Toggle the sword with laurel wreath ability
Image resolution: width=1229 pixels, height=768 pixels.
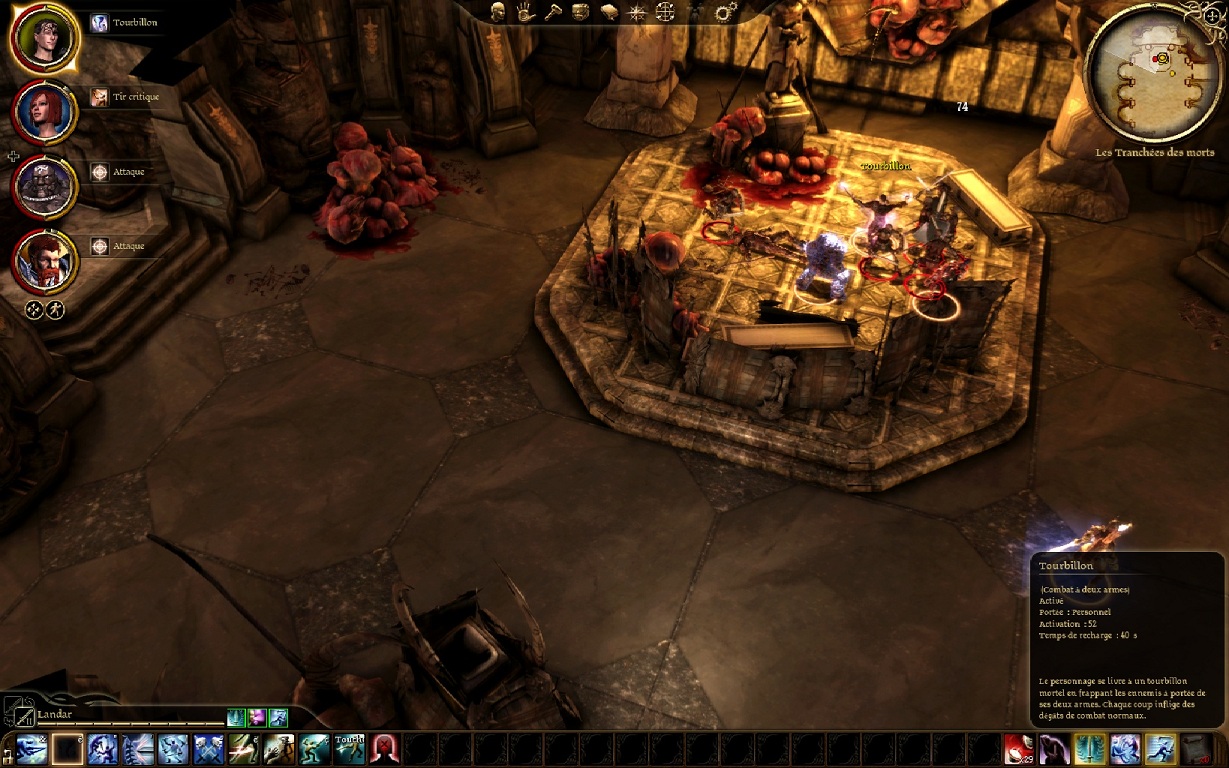(x=1089, y=749)
